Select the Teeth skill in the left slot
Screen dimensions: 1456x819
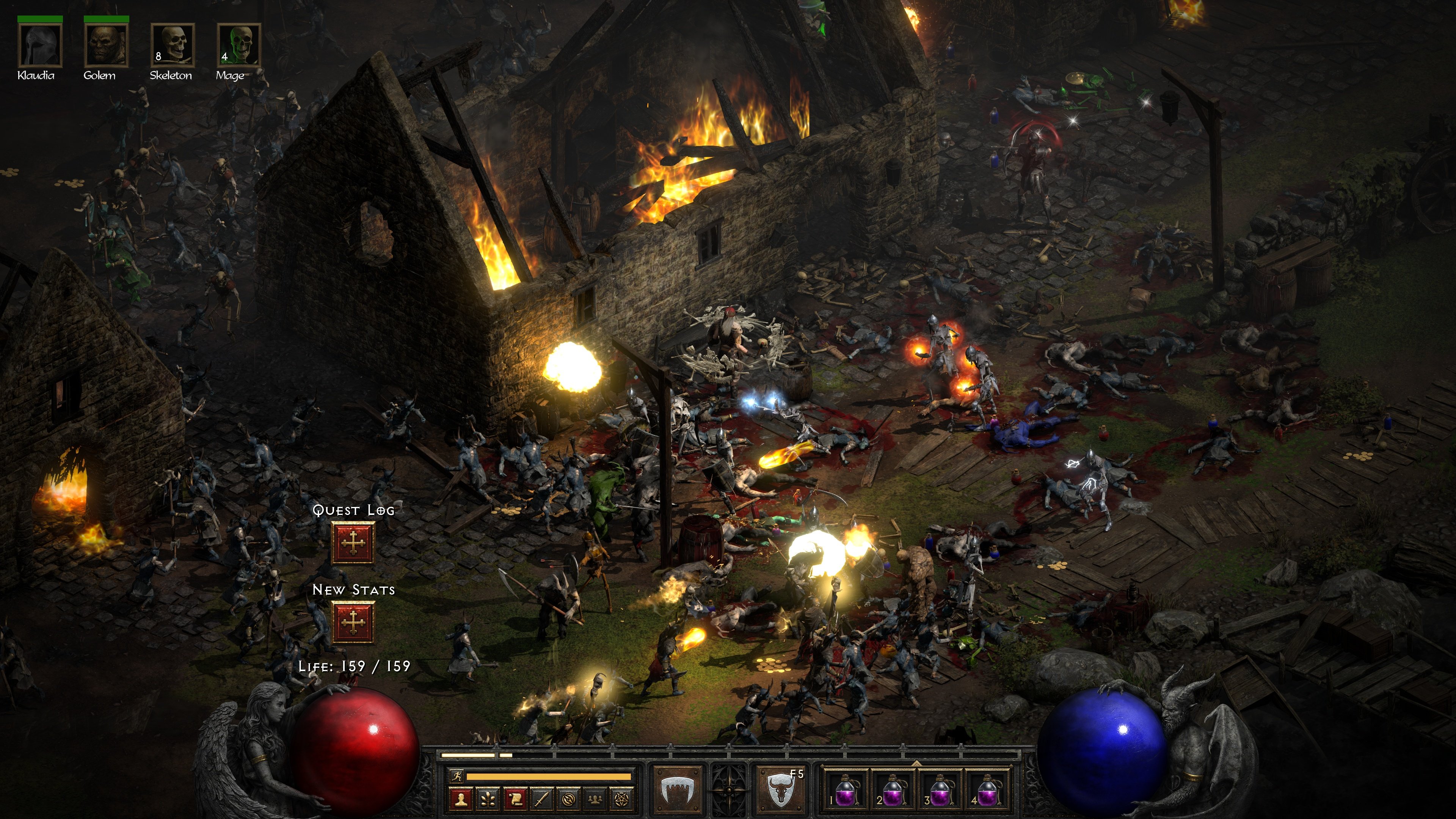click(678, 791)
